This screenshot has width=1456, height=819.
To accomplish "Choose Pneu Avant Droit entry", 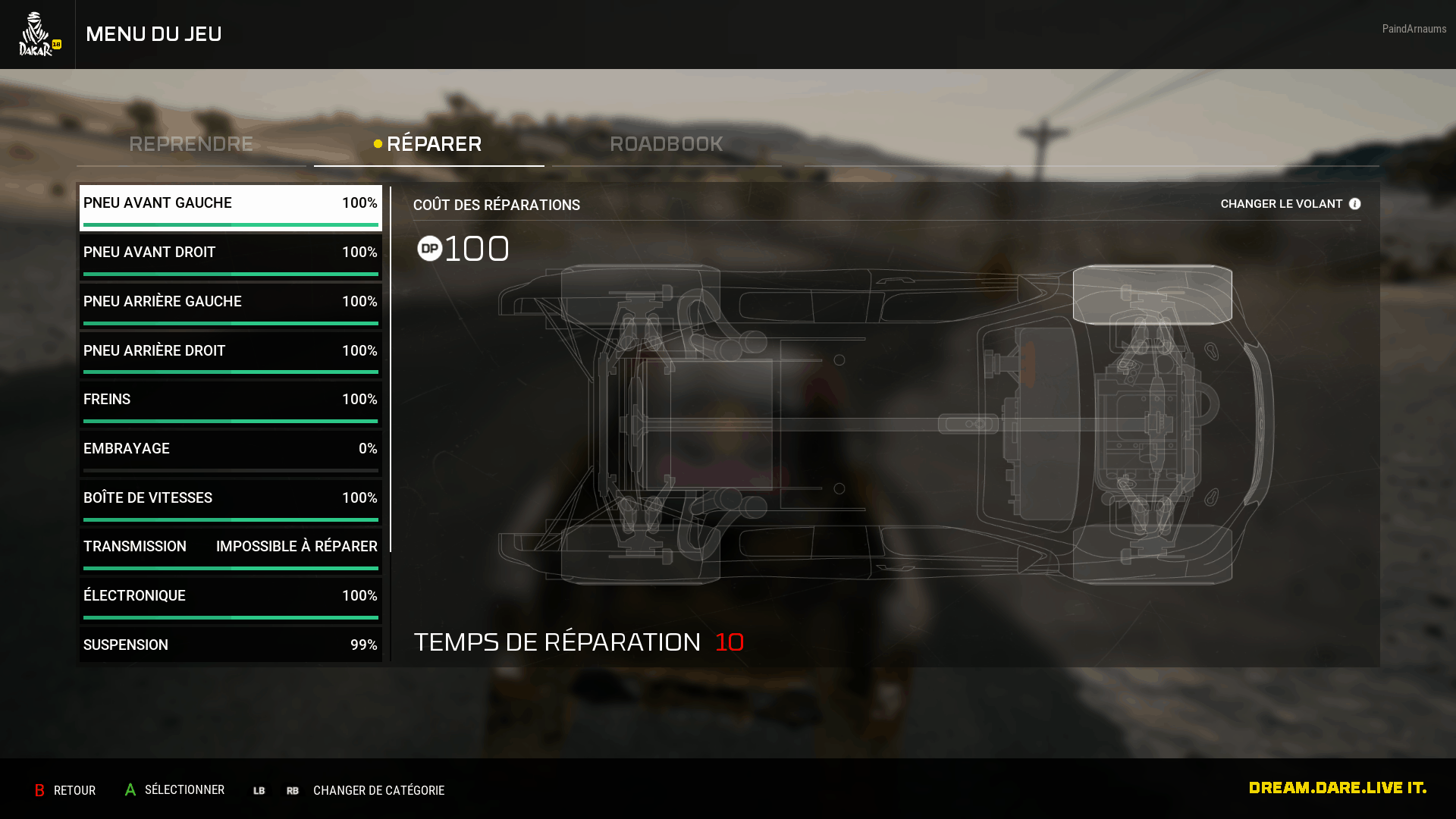I will coord(231,256).
